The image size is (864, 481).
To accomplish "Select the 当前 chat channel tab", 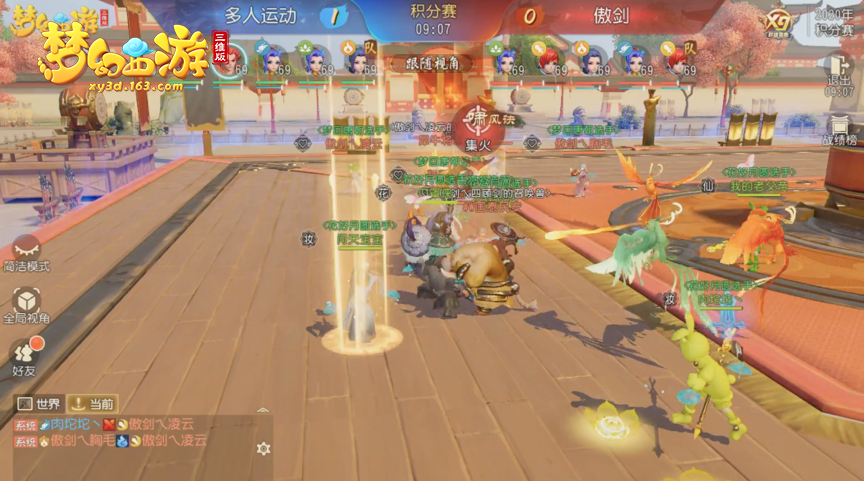I will [93, 404].
